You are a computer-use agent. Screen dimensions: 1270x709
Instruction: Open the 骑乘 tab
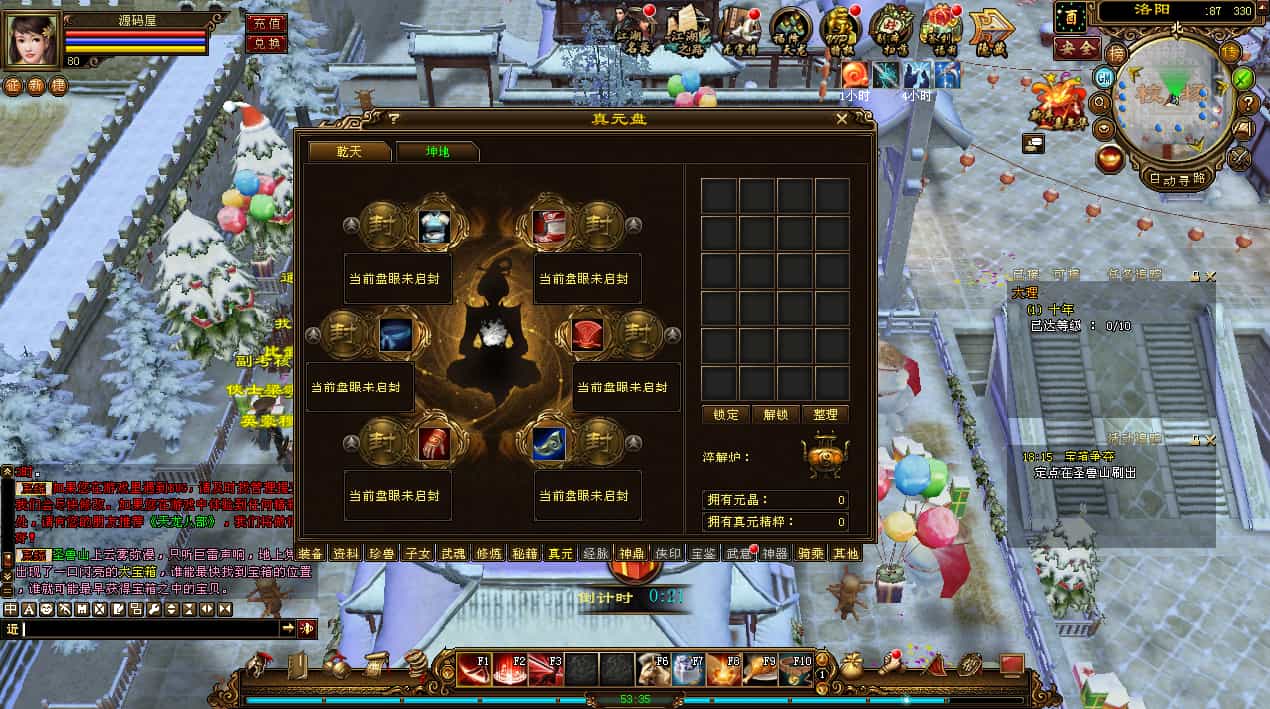click(809, 553)
